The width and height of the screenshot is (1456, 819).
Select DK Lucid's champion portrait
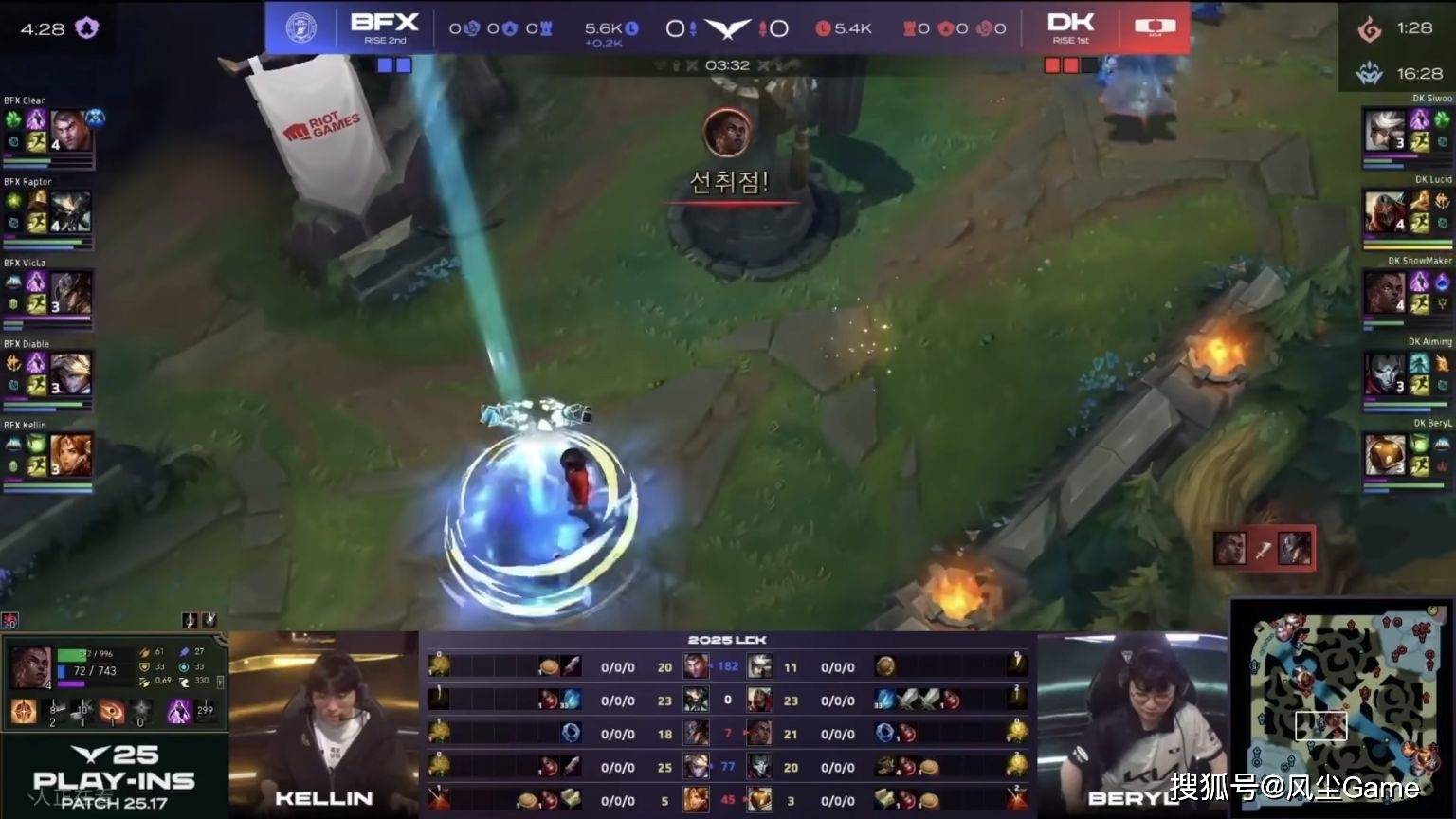1384,211
